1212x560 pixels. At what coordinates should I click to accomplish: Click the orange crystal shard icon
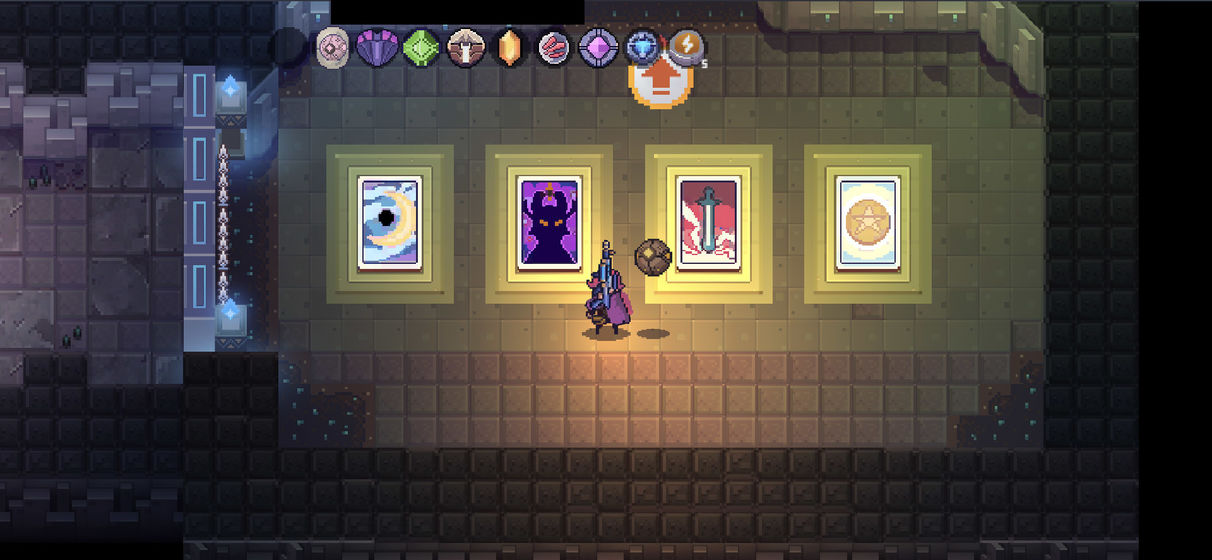coord(510,47)
